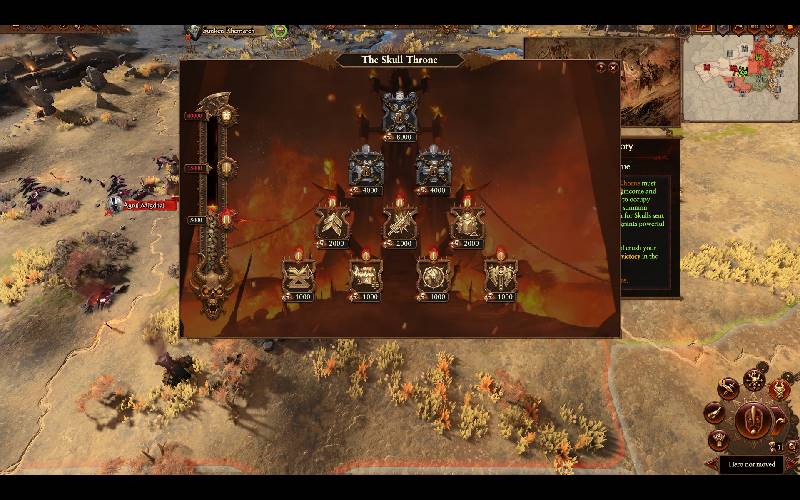Image resolution: width=800 pixels, height=500 pixels.
Task: Pick the rightmost 1000 skulls reward
Action: 500,275
